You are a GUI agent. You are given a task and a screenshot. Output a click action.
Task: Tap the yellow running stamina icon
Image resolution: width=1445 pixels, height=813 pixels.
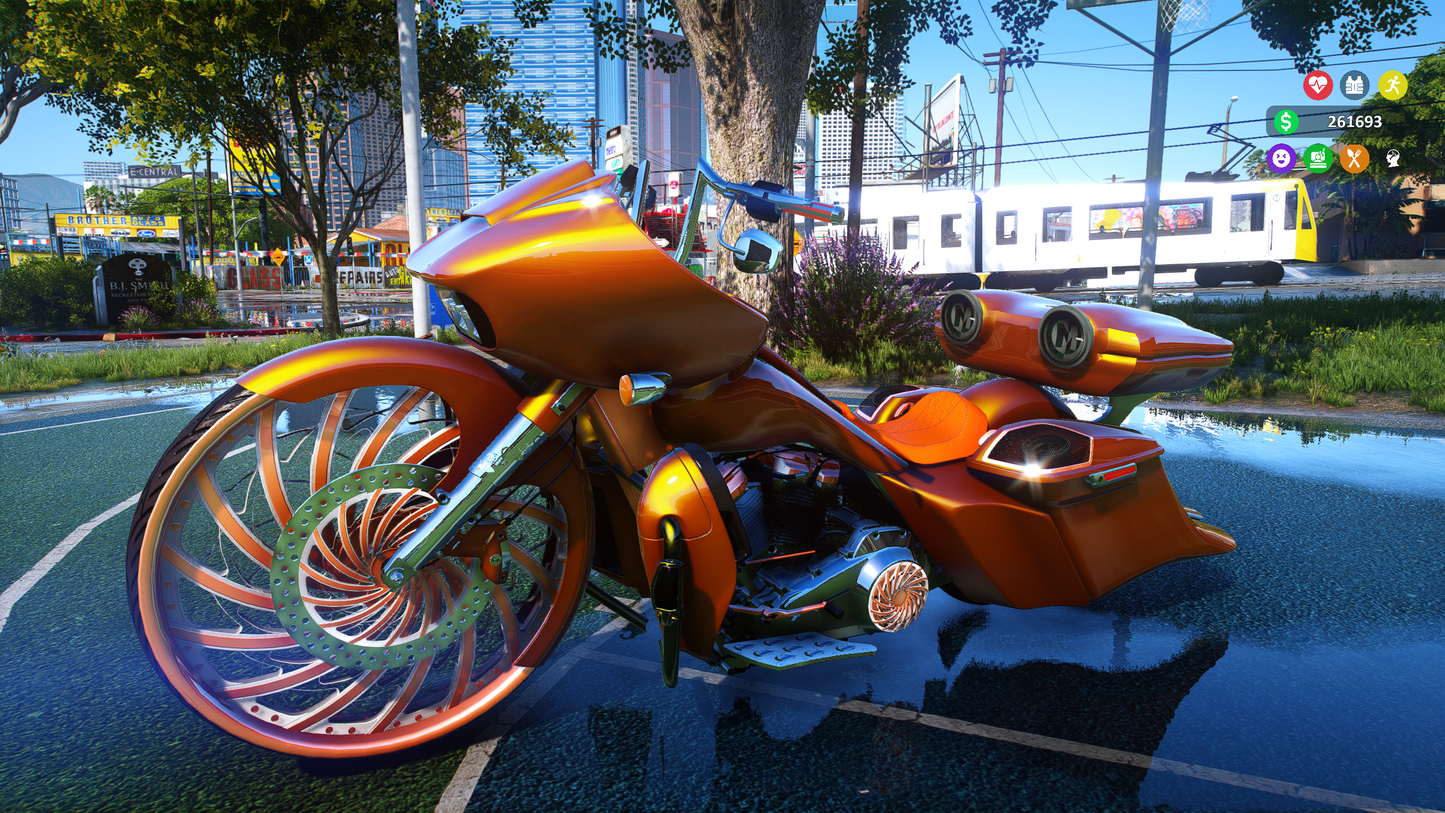point(1392,85)
